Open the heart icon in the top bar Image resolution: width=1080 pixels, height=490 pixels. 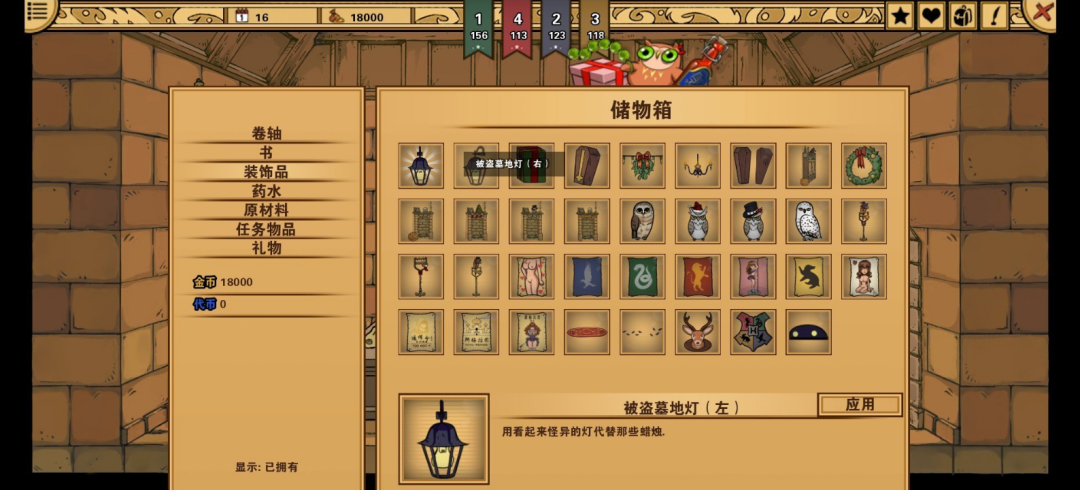pyautogui.click(x=931, y=15)
